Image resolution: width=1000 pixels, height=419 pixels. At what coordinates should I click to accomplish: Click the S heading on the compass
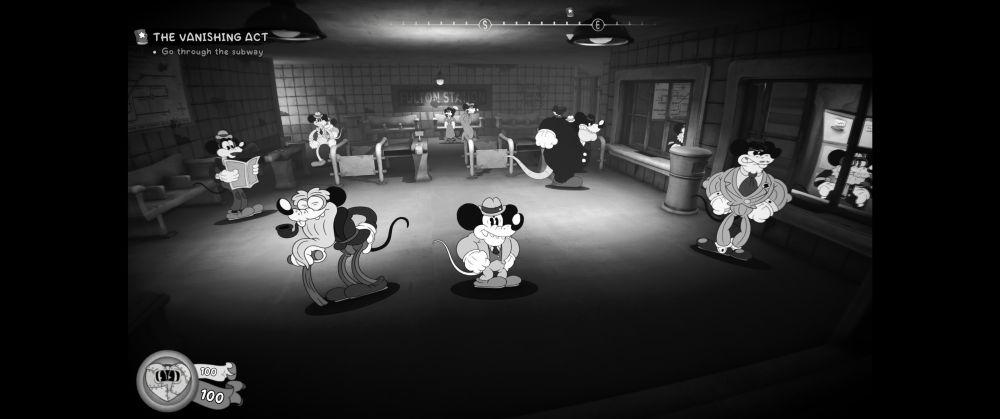point(485,24)
